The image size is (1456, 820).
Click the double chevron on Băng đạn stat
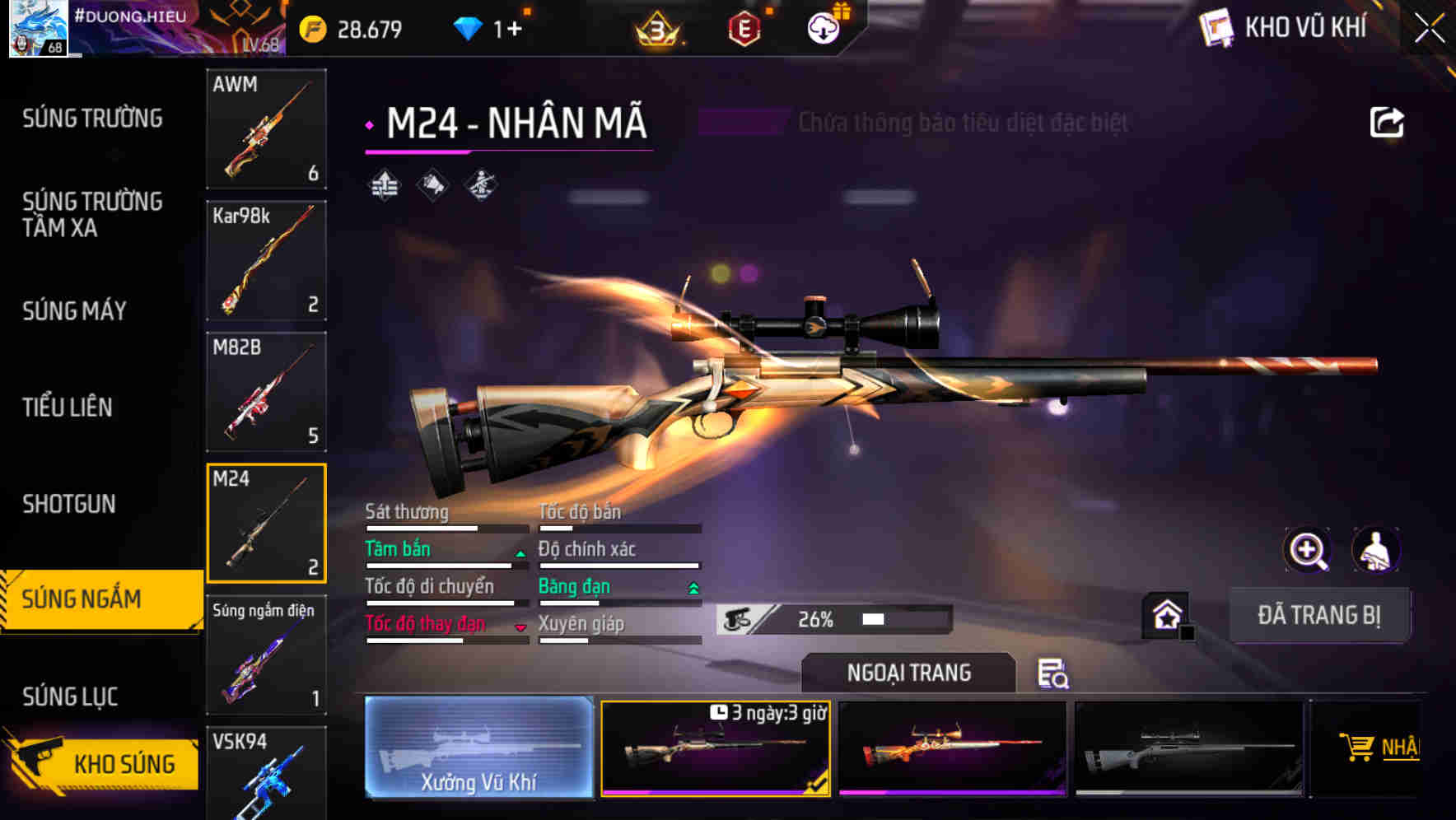692,589
